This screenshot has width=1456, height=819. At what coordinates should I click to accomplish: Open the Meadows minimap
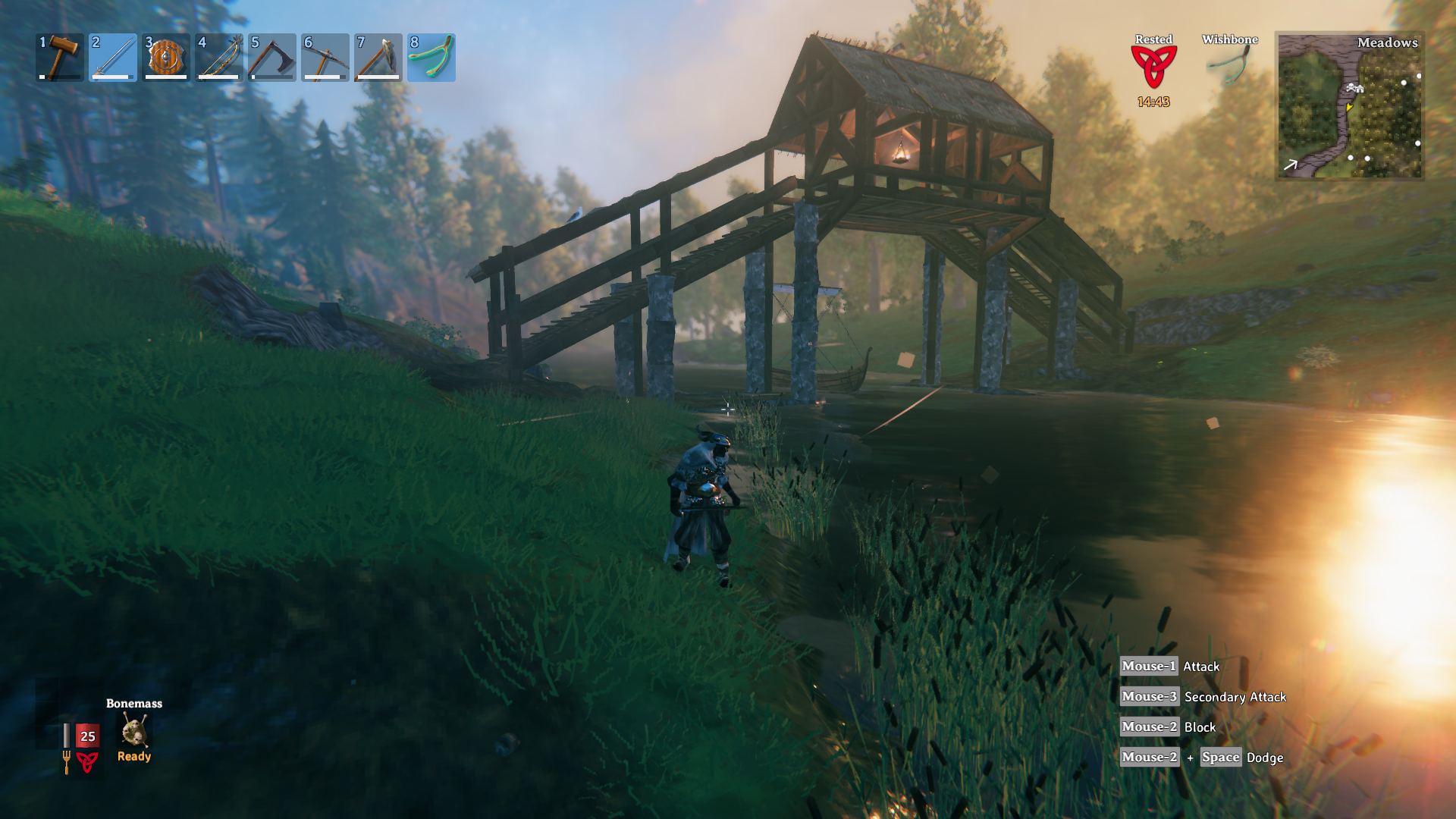pyautogui.click(x=1350, y=106)
